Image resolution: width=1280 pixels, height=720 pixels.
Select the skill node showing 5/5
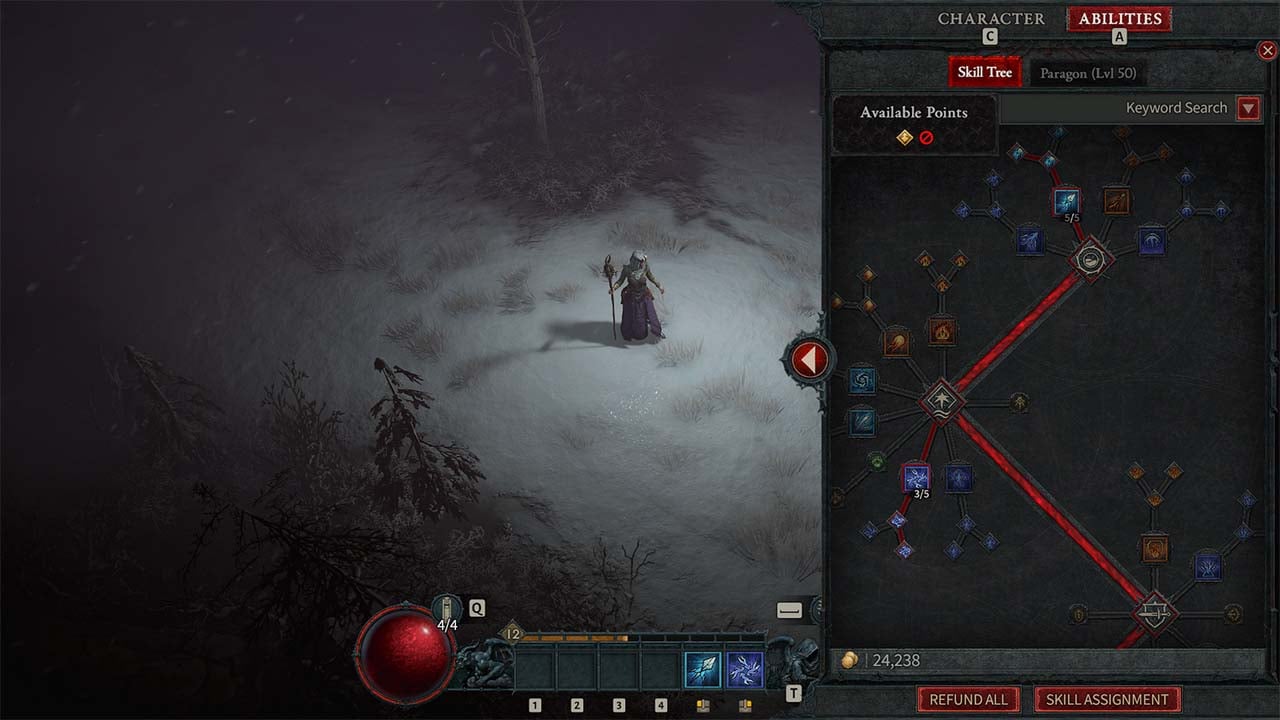click(1066, 201)
